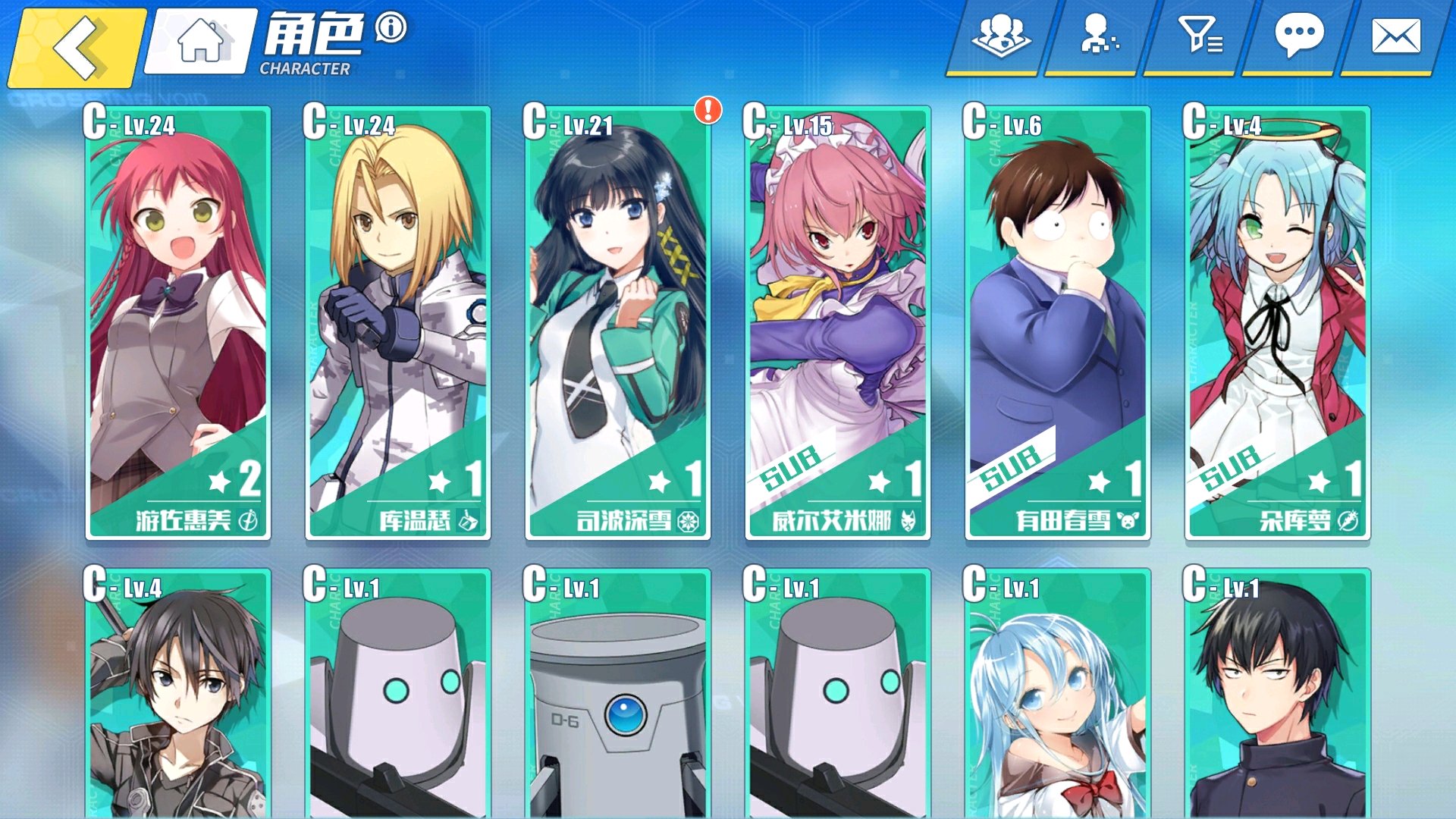Select the 朵库萝 angel halo card
Screen dimensions: 1456x819
coord(1278,323)
